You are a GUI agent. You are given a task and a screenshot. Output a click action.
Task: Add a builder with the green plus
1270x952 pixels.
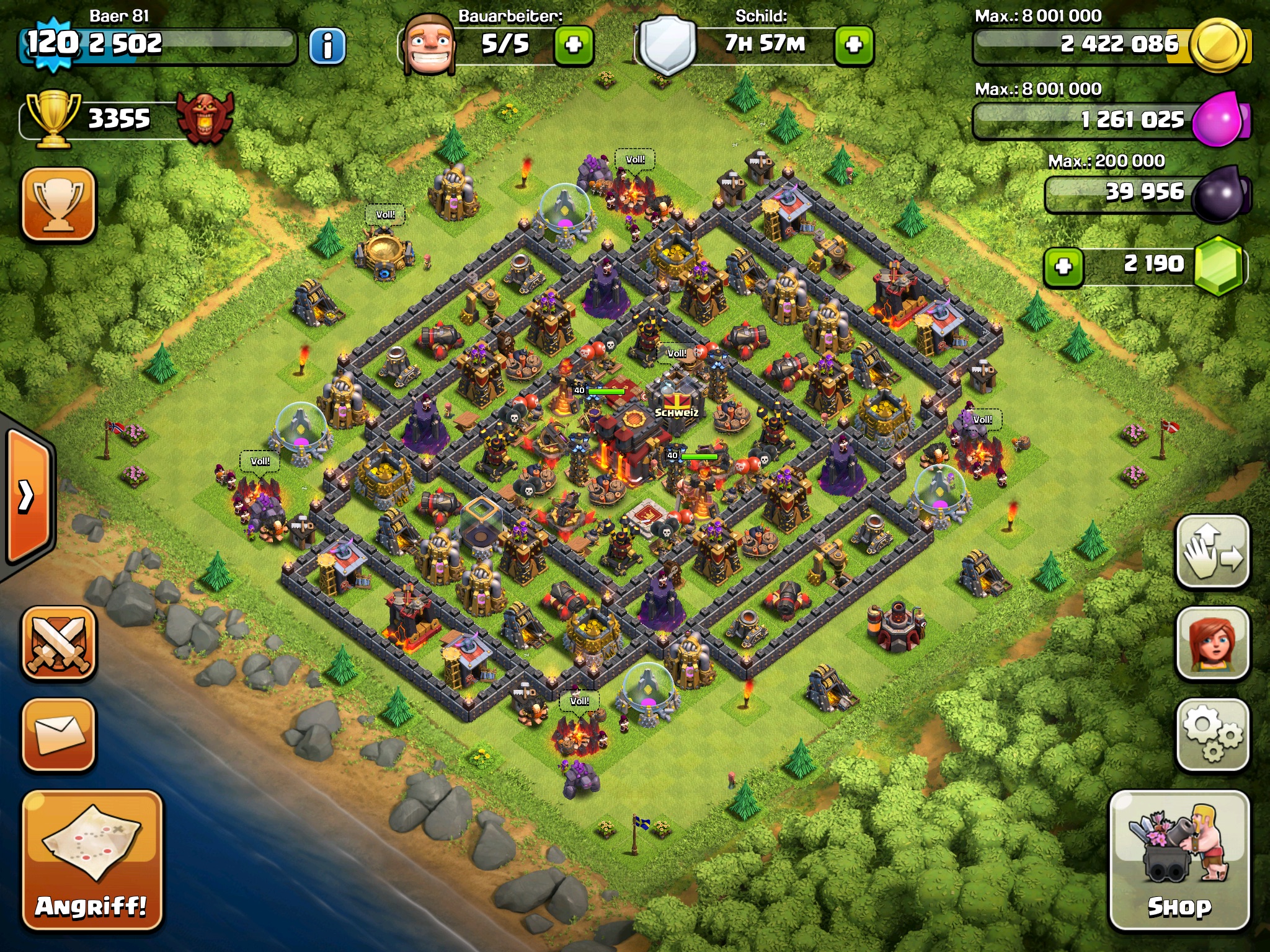[574, 45]
